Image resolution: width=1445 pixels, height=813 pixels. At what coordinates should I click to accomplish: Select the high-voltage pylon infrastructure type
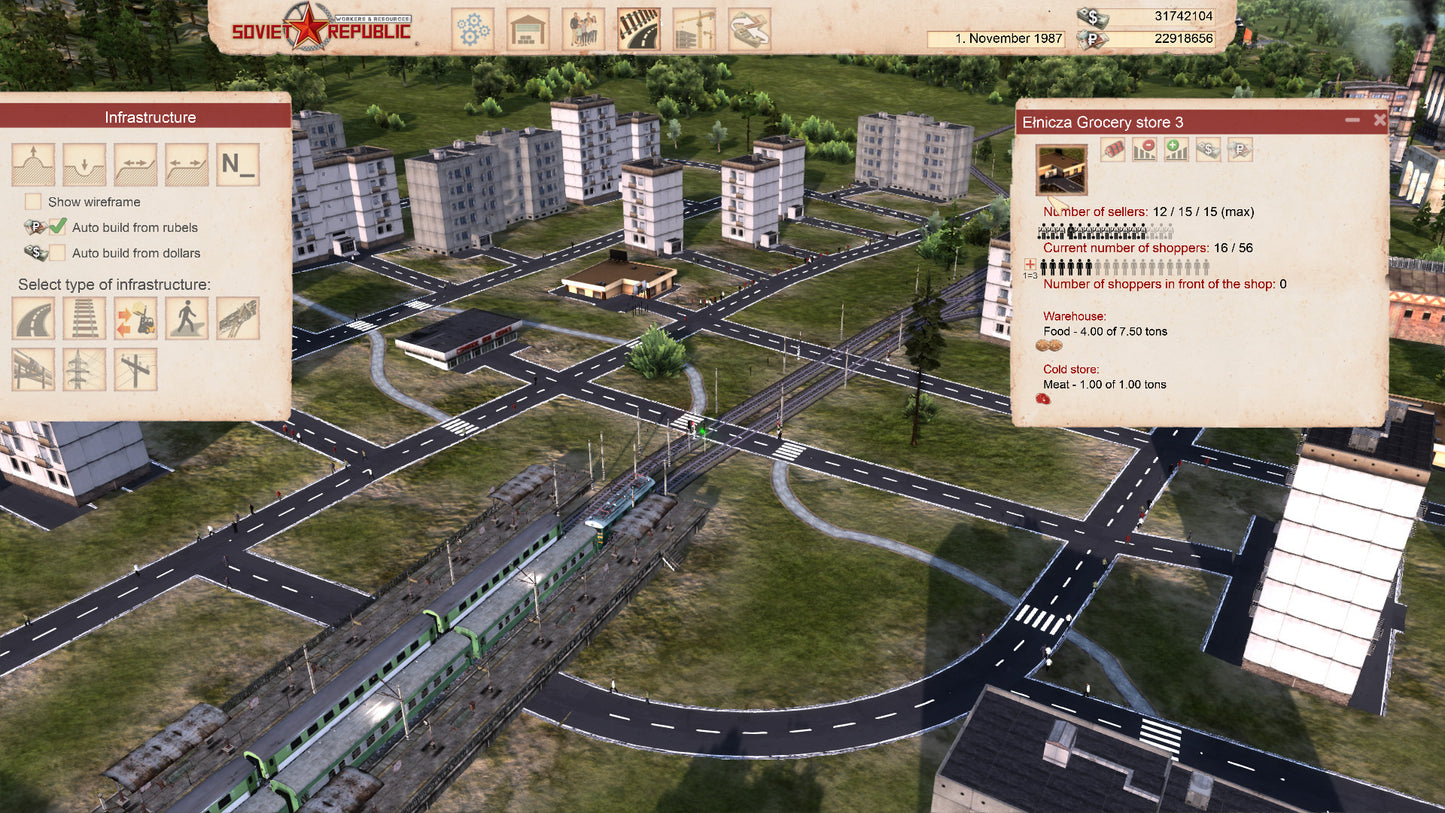click(x=84, y=369)
